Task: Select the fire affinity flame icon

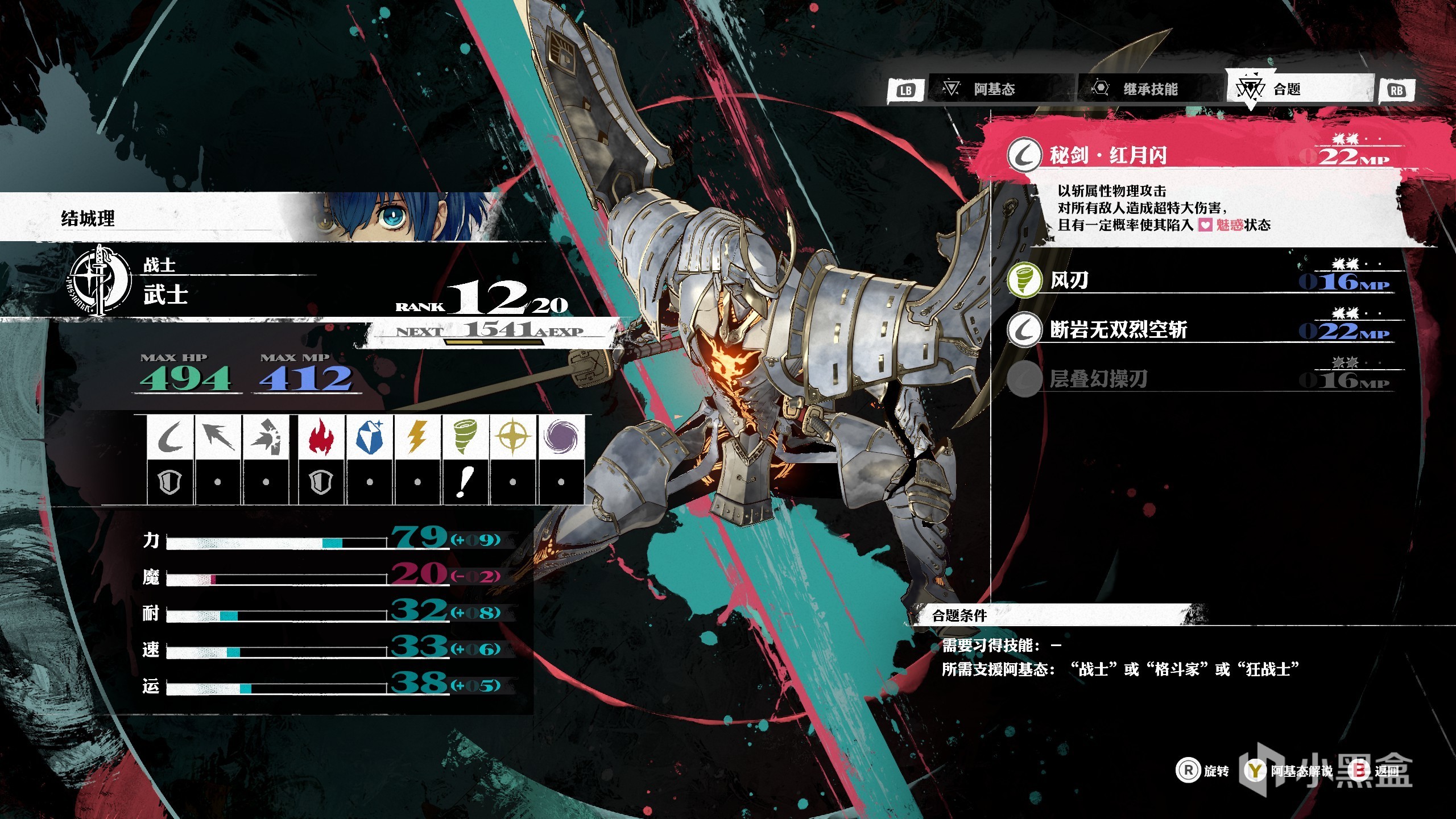Action: click(321, 437)
